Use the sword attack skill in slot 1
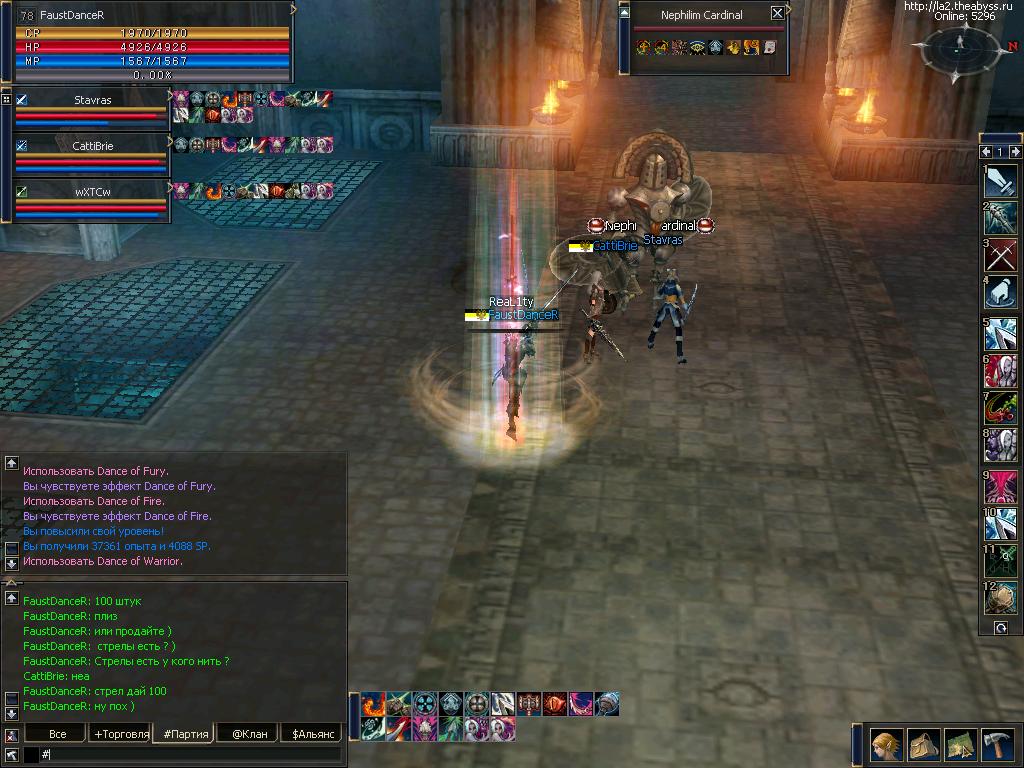The image size is (1024, 768). [x=1001, y=180]
